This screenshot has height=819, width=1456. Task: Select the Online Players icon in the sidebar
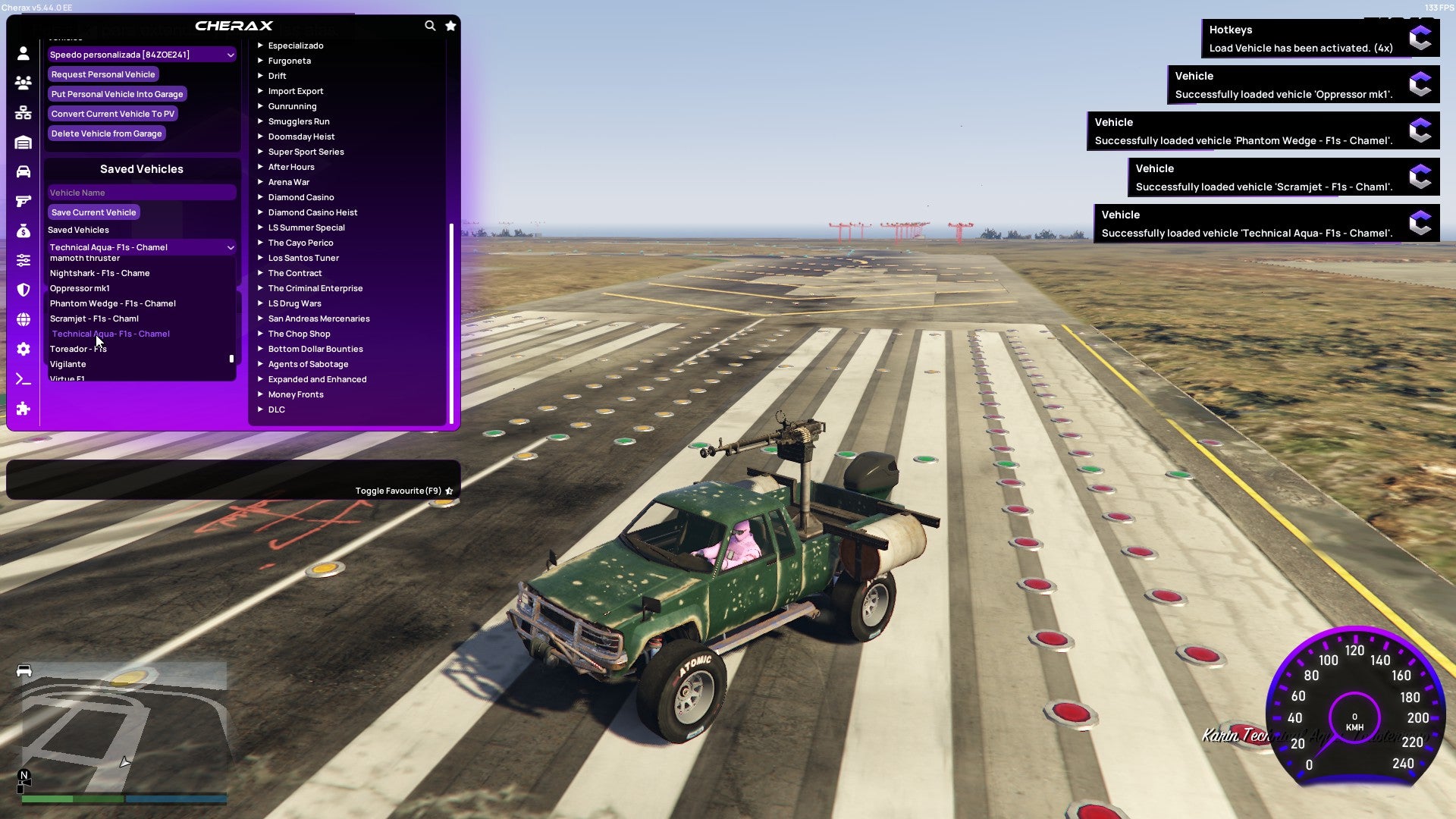(23, 83)
